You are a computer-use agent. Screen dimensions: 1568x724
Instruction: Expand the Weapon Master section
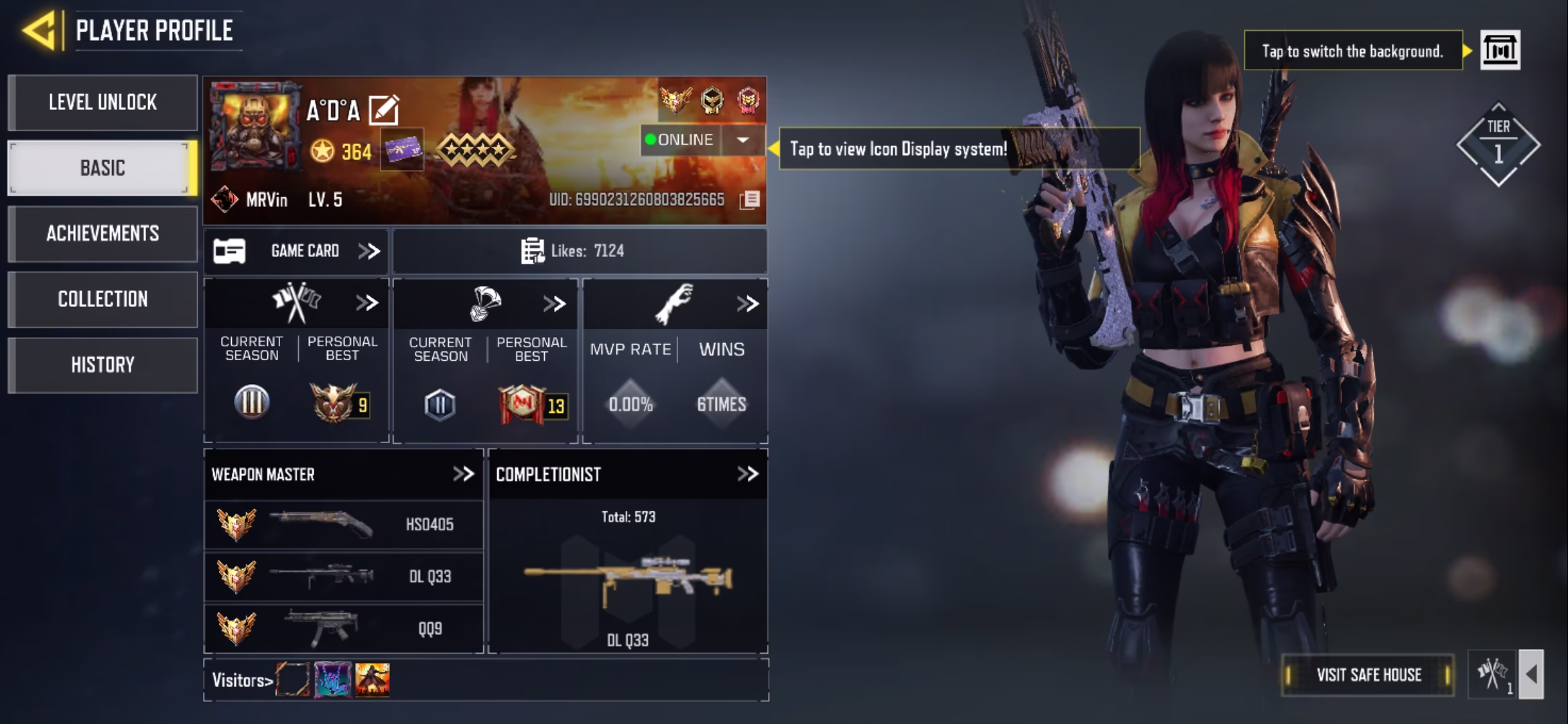click(463, 475)
